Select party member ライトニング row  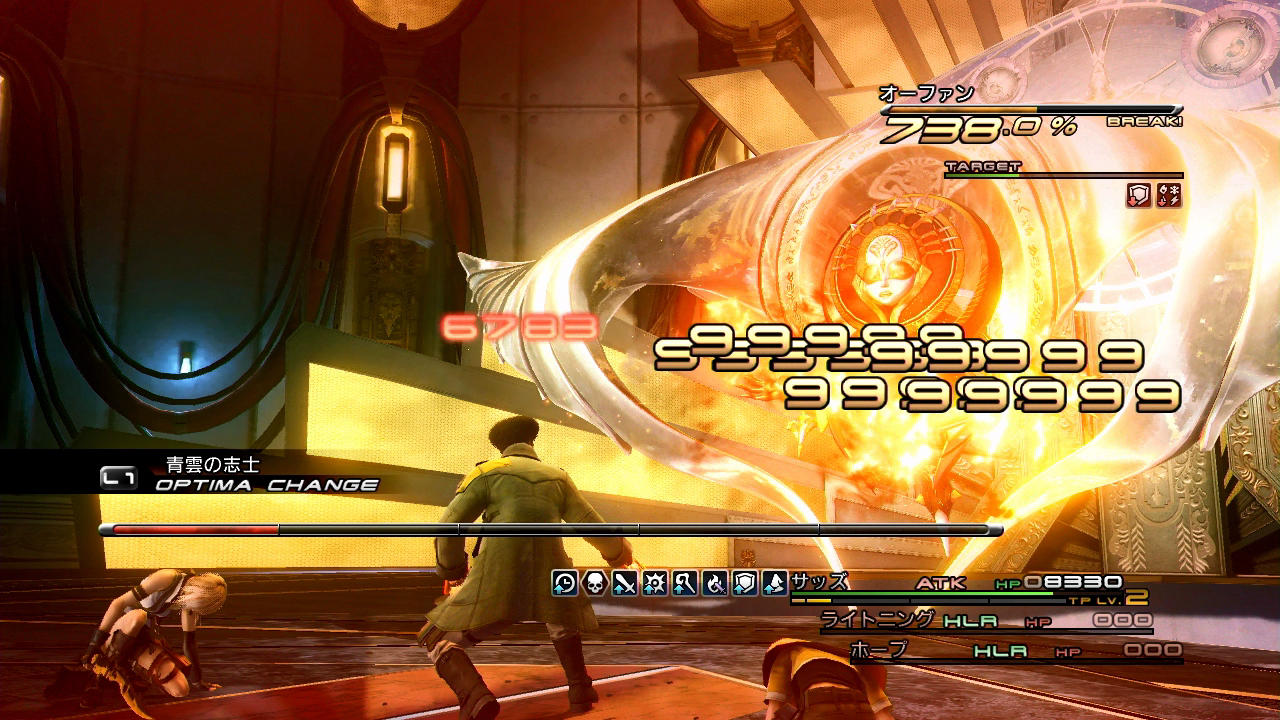(x=985, y=620)
